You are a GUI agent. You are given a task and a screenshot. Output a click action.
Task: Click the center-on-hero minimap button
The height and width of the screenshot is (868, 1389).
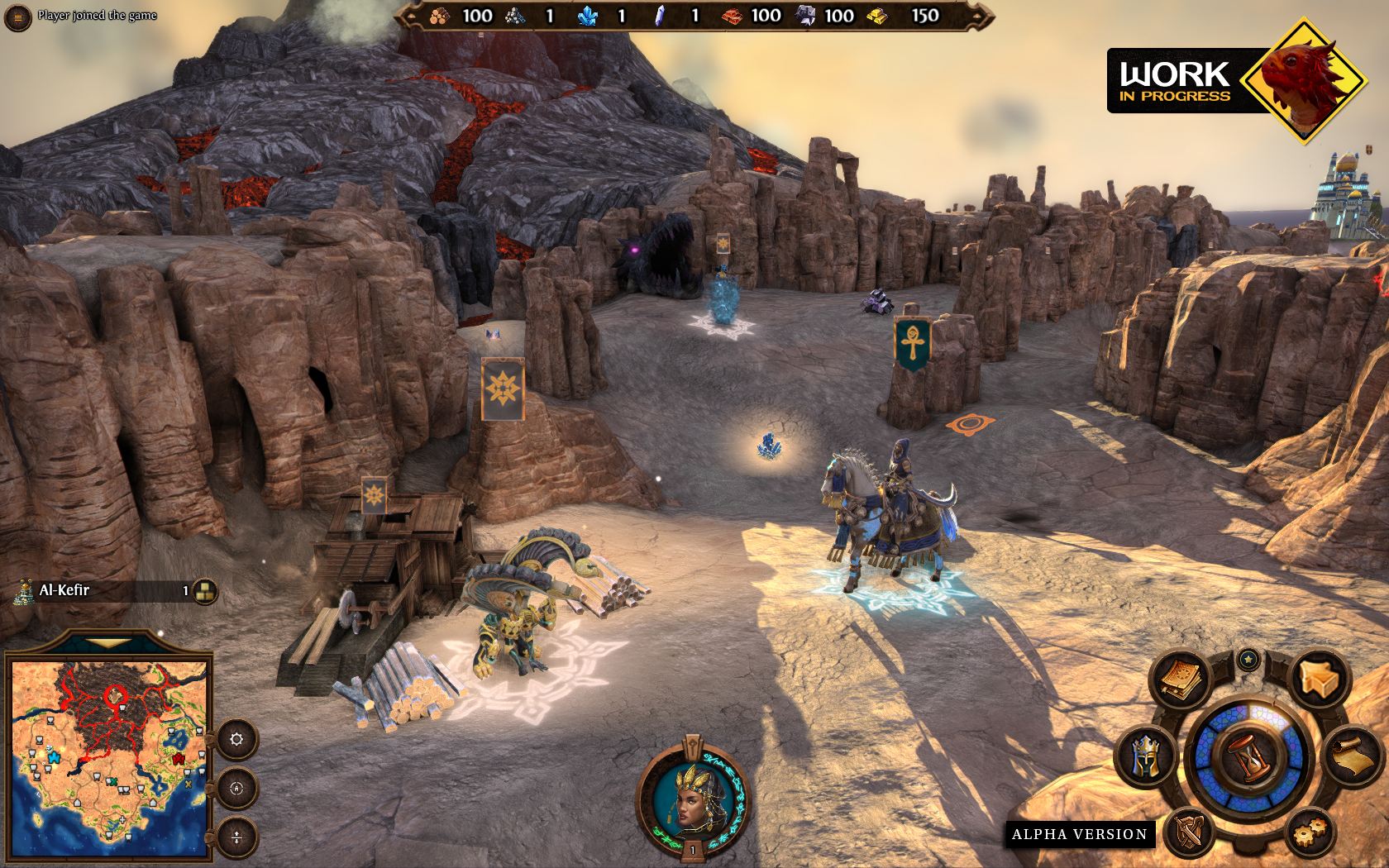click(237, 788)
